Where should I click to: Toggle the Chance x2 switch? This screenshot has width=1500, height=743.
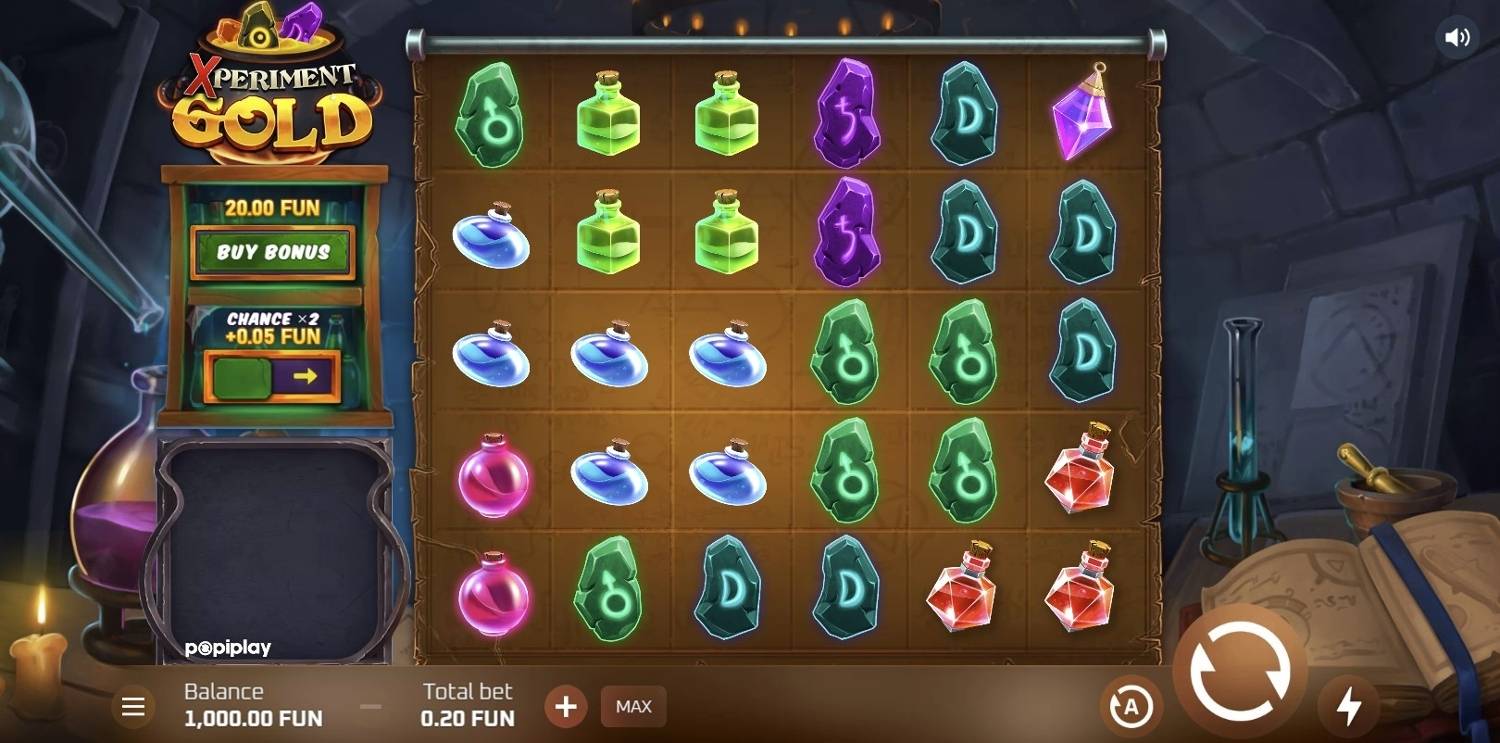272,376
